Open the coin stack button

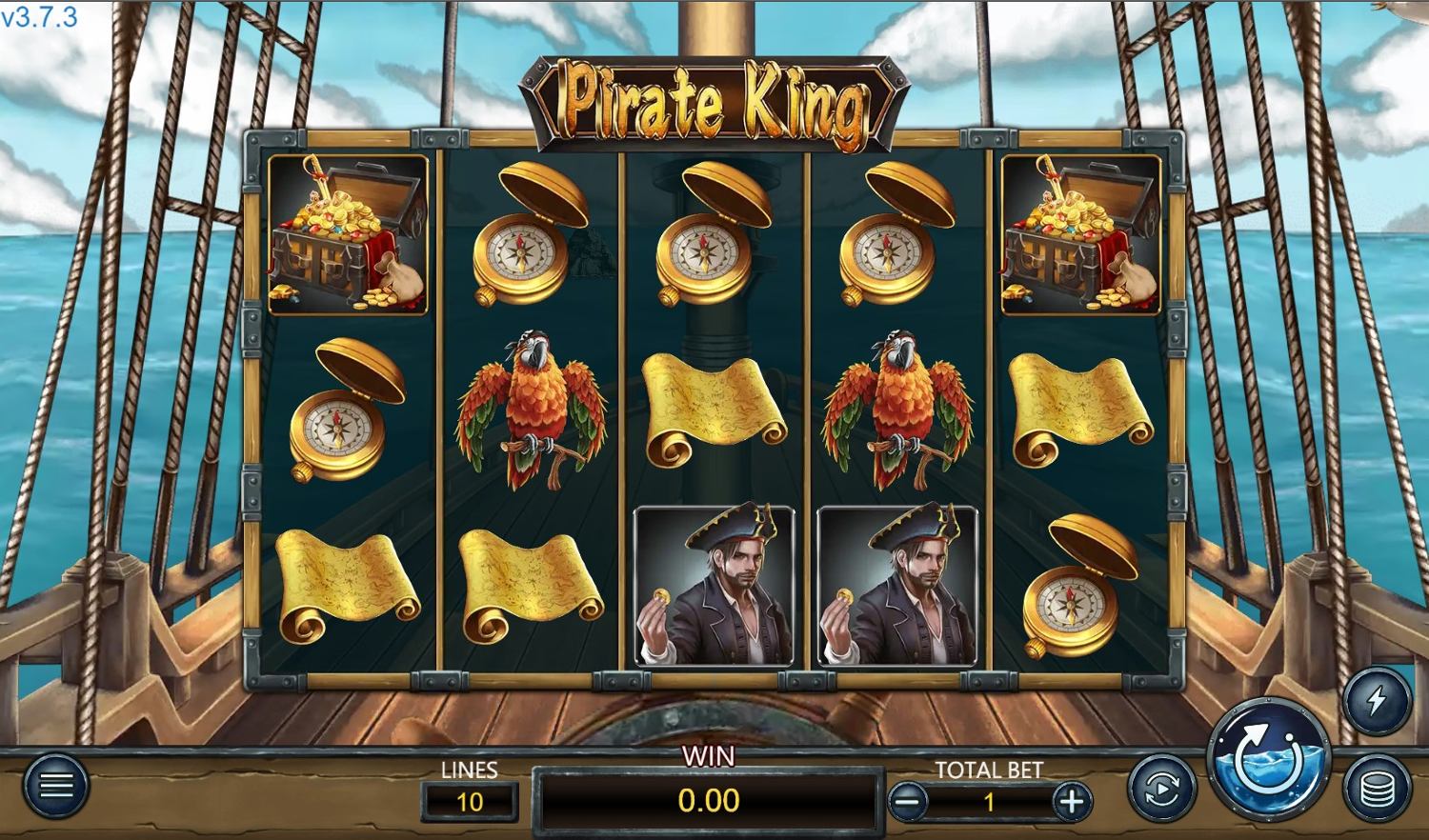coord(1377,789)
